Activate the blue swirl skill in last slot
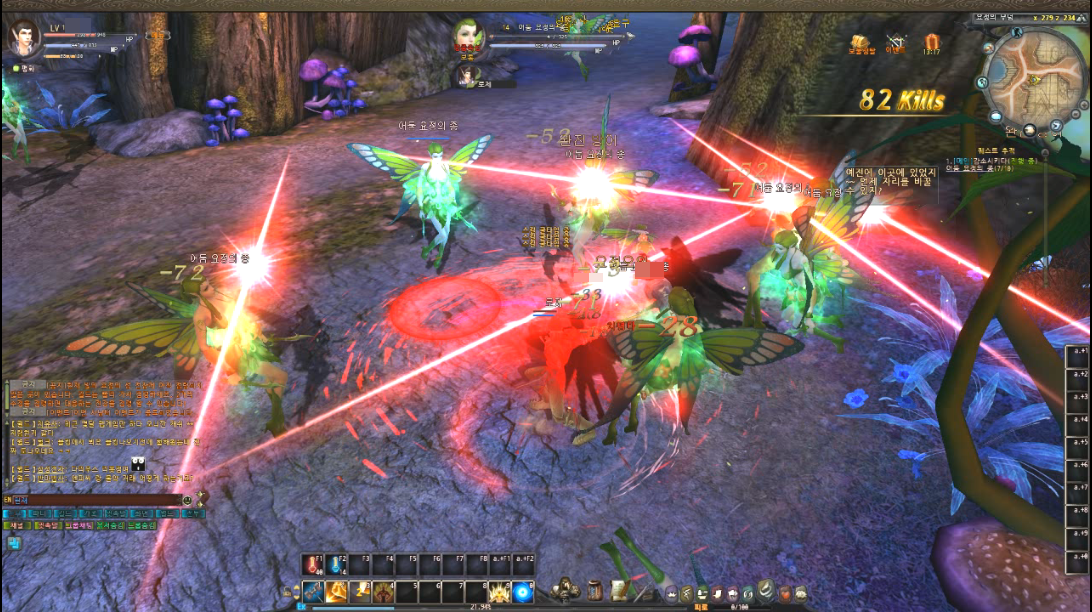1092x612 pixels. tap(522, 592)
